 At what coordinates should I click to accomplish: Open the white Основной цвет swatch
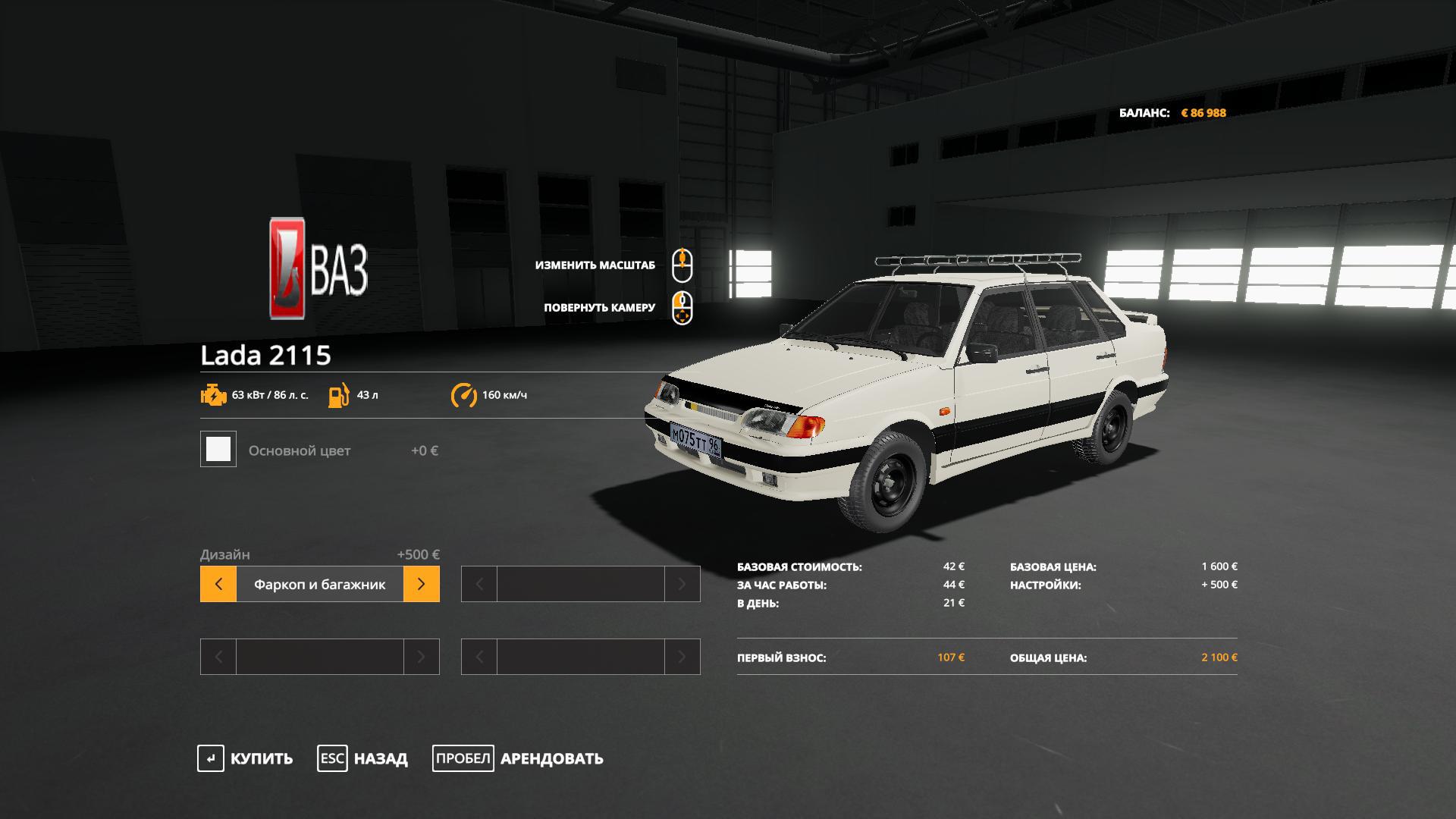click(218, 450)
